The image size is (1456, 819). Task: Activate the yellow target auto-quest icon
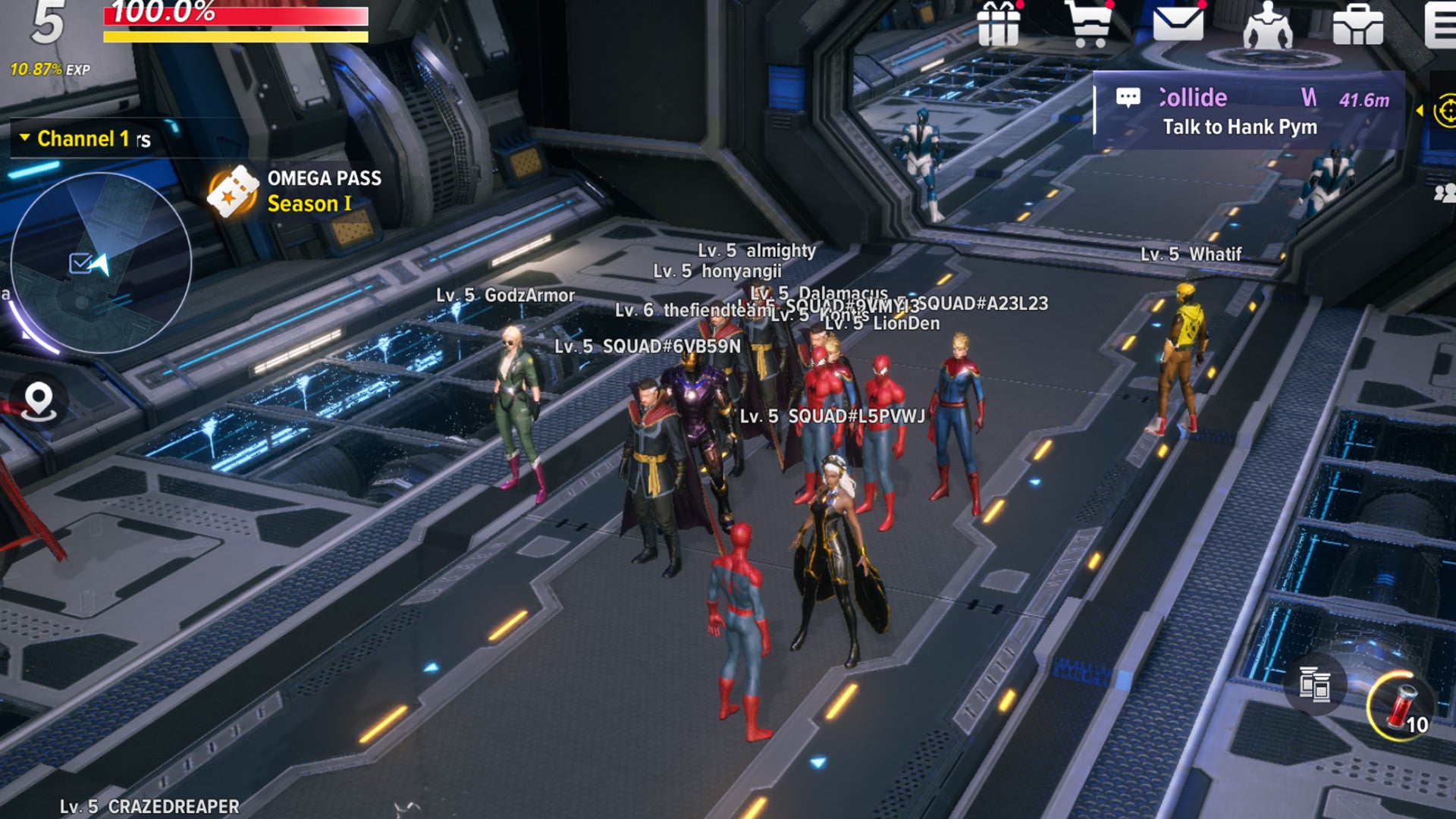(x=1445, y=111)
